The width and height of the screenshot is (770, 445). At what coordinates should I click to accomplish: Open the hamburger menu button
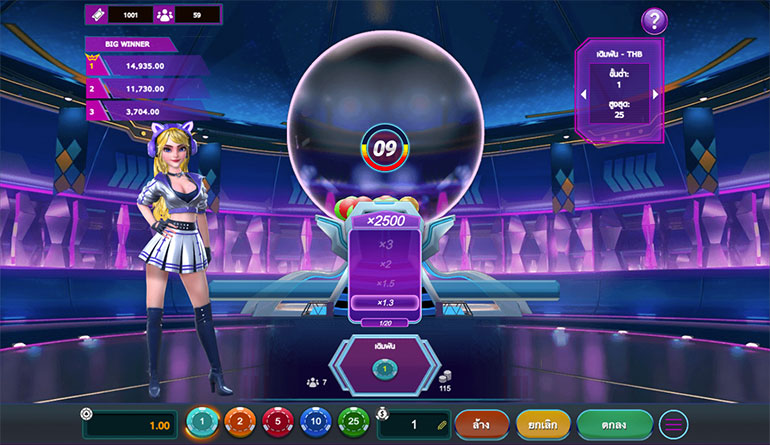point(673,424)
